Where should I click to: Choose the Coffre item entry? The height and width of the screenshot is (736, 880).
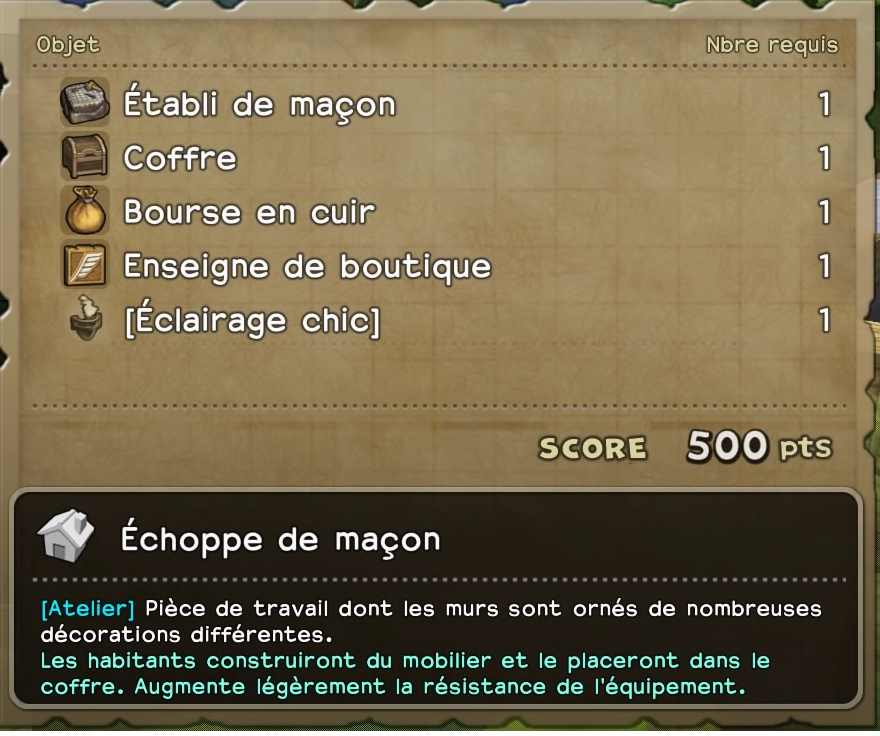pyautogui.click(x=180, y=158)
